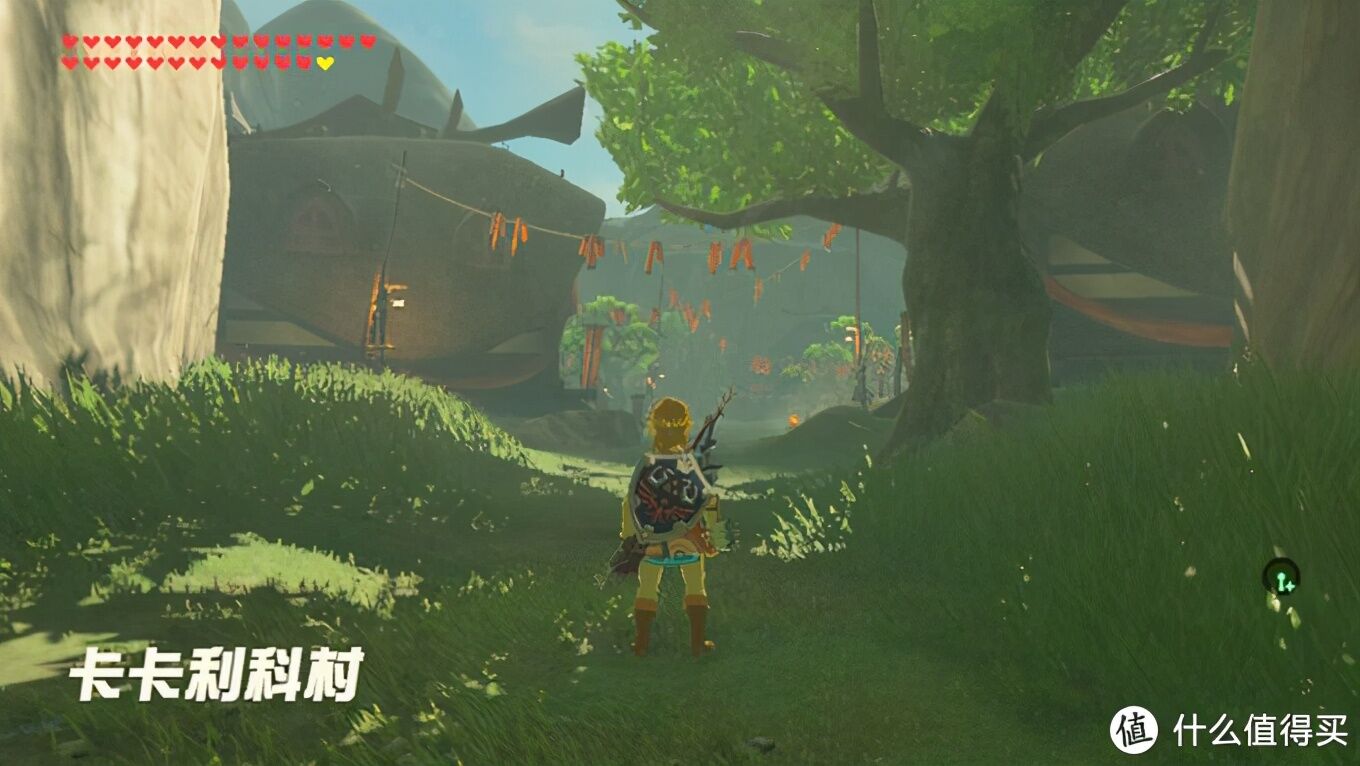Image resolution: width=1360 pixels, height=766 pixels.
Task: Click the yellow temporary heart icon
Action: (x=324, y=63)
